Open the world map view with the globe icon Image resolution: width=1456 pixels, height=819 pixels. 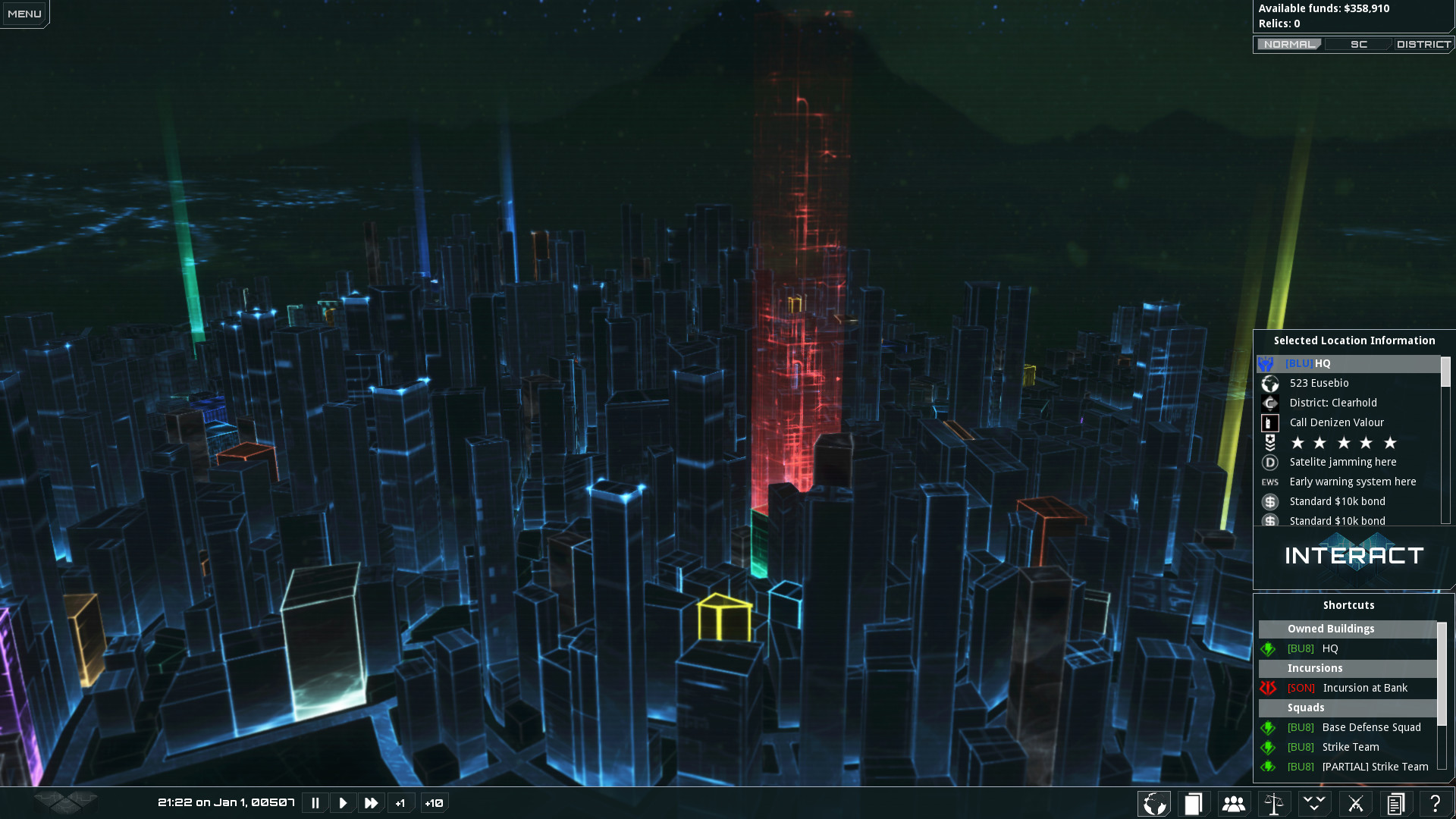click(1153, 802)
